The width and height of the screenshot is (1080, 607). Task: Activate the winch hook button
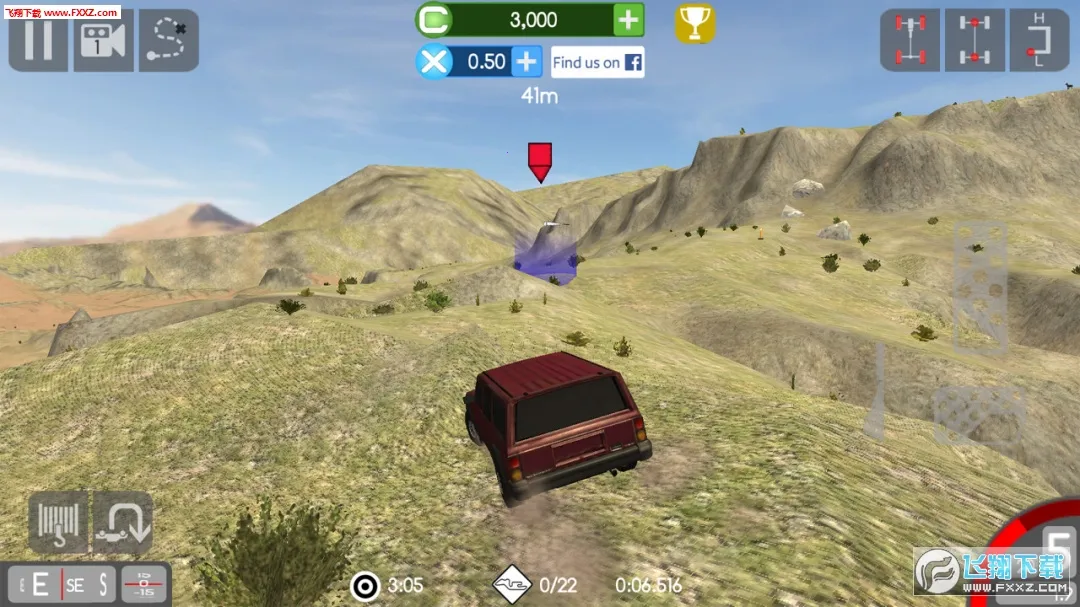58,522
